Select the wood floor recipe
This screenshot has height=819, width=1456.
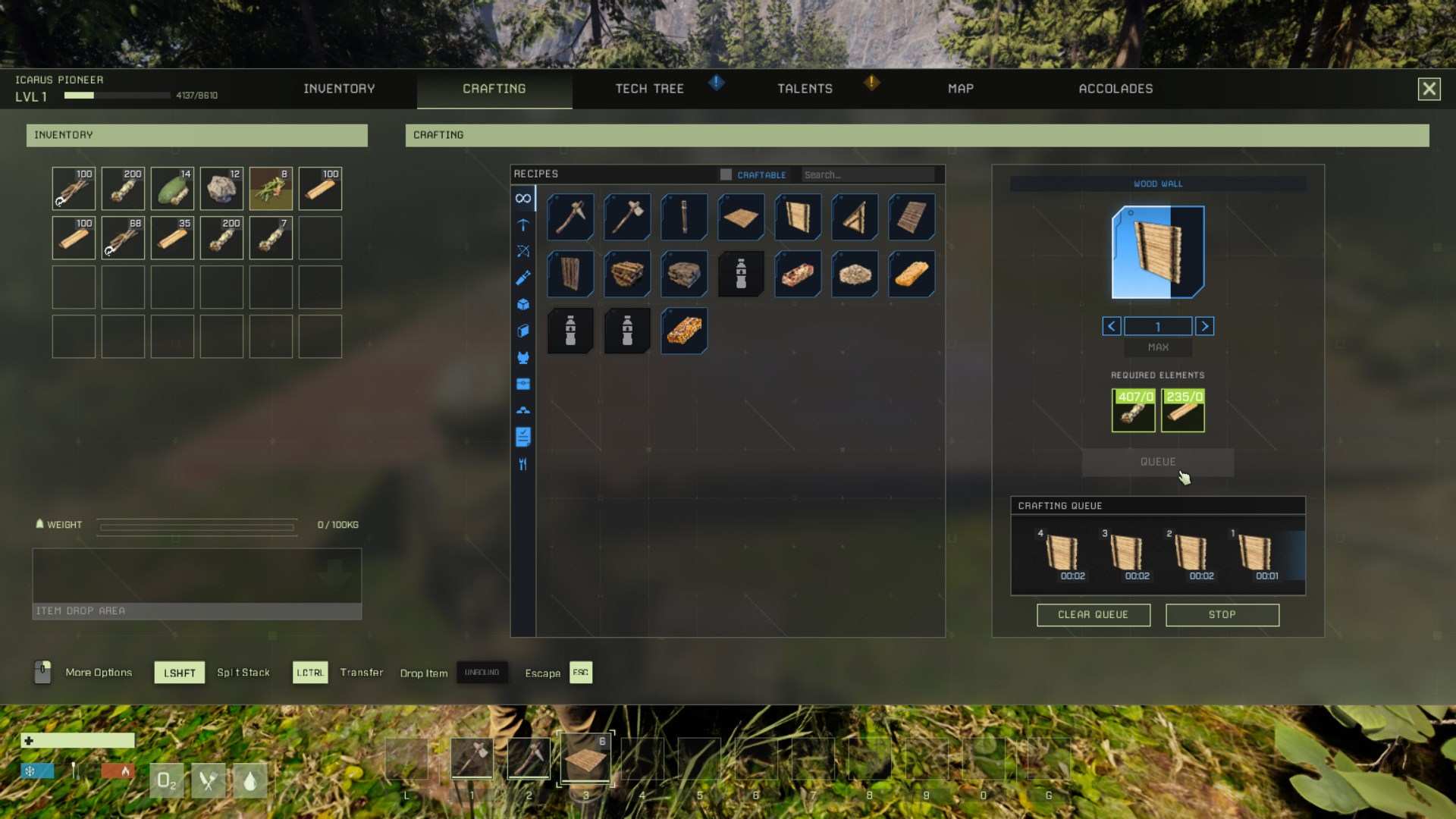click(741, 217)
